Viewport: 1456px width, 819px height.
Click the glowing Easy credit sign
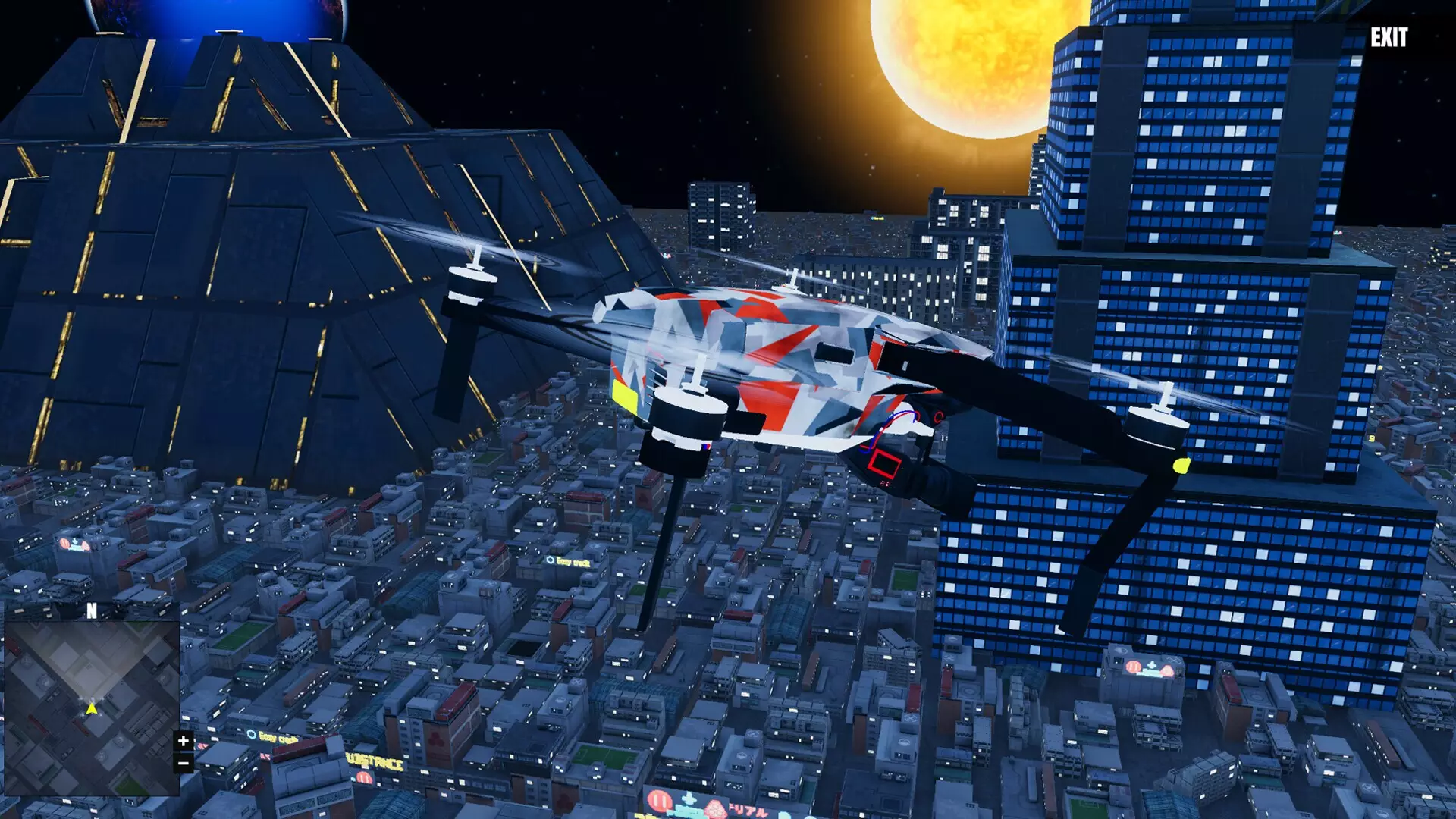(x=573, y=562)
